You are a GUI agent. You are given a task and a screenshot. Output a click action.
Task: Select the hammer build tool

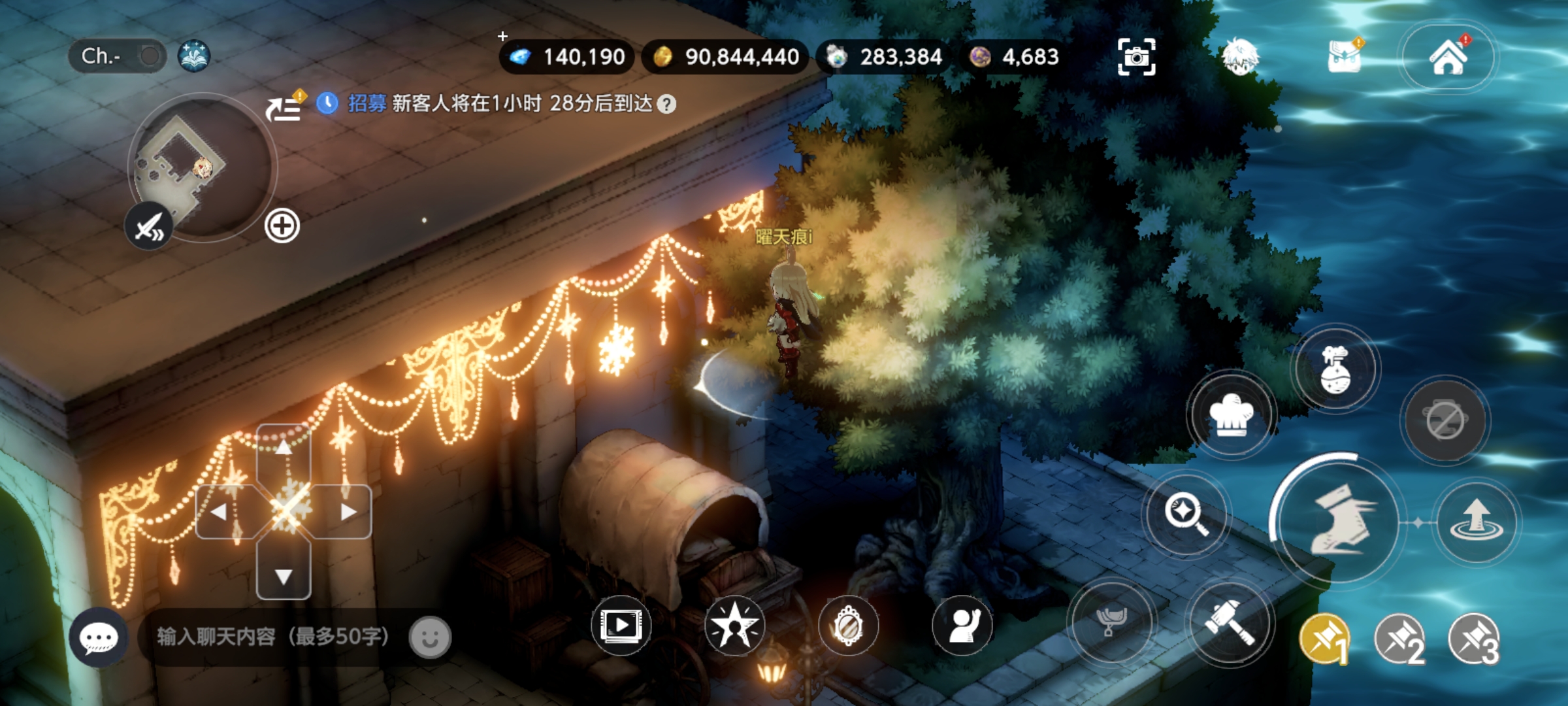[1230, 622]
